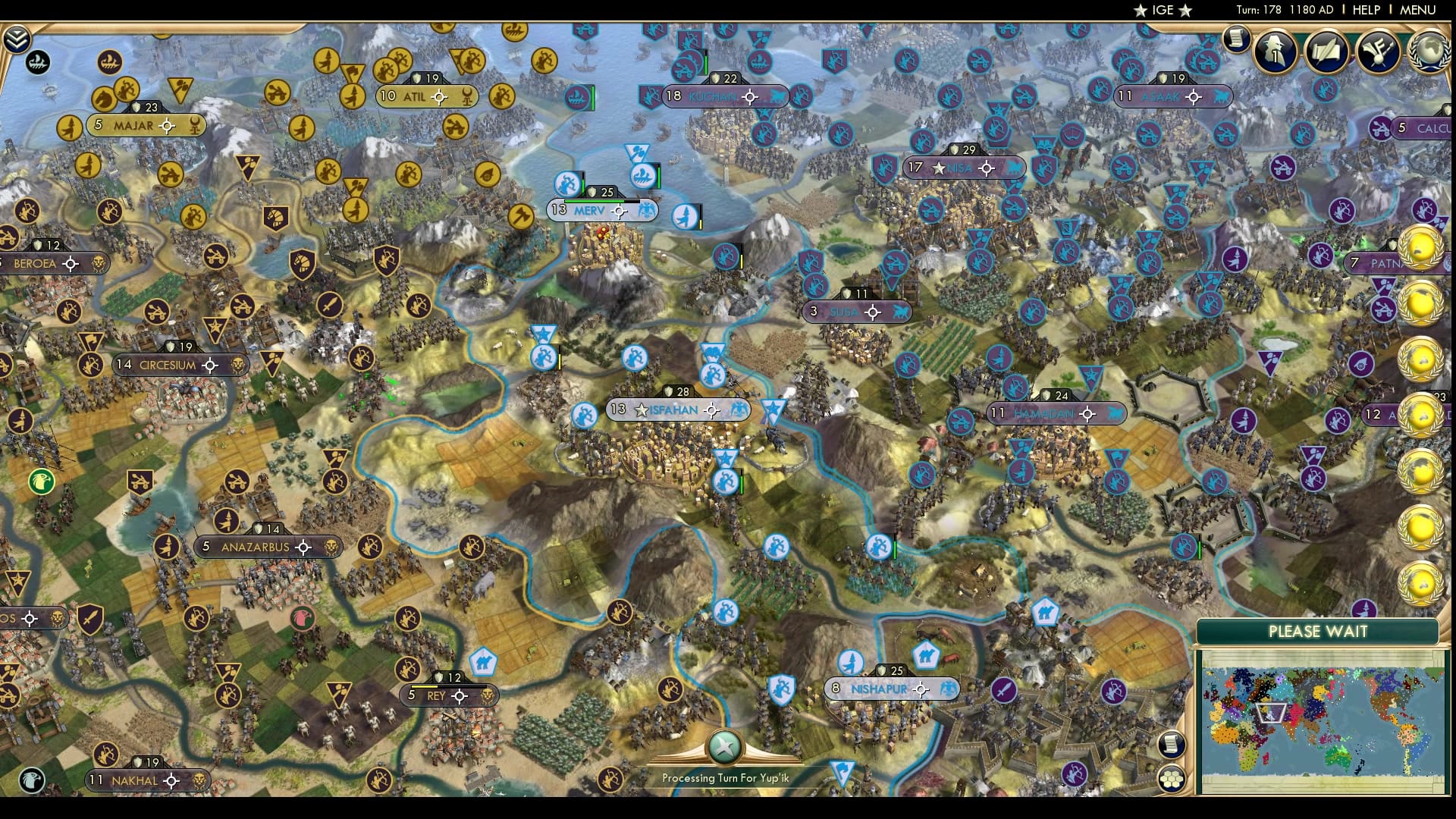Click the scroll icon beside the minimap
The height and width of the screenshot is (819, 1456).
pos(1172,744)
